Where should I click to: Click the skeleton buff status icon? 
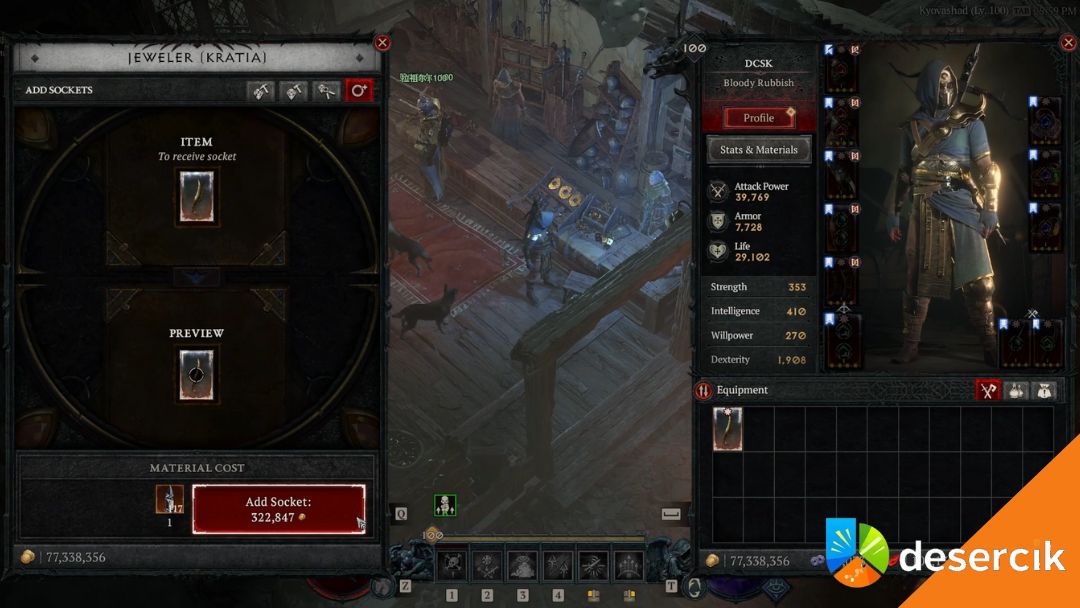(445, 505)
